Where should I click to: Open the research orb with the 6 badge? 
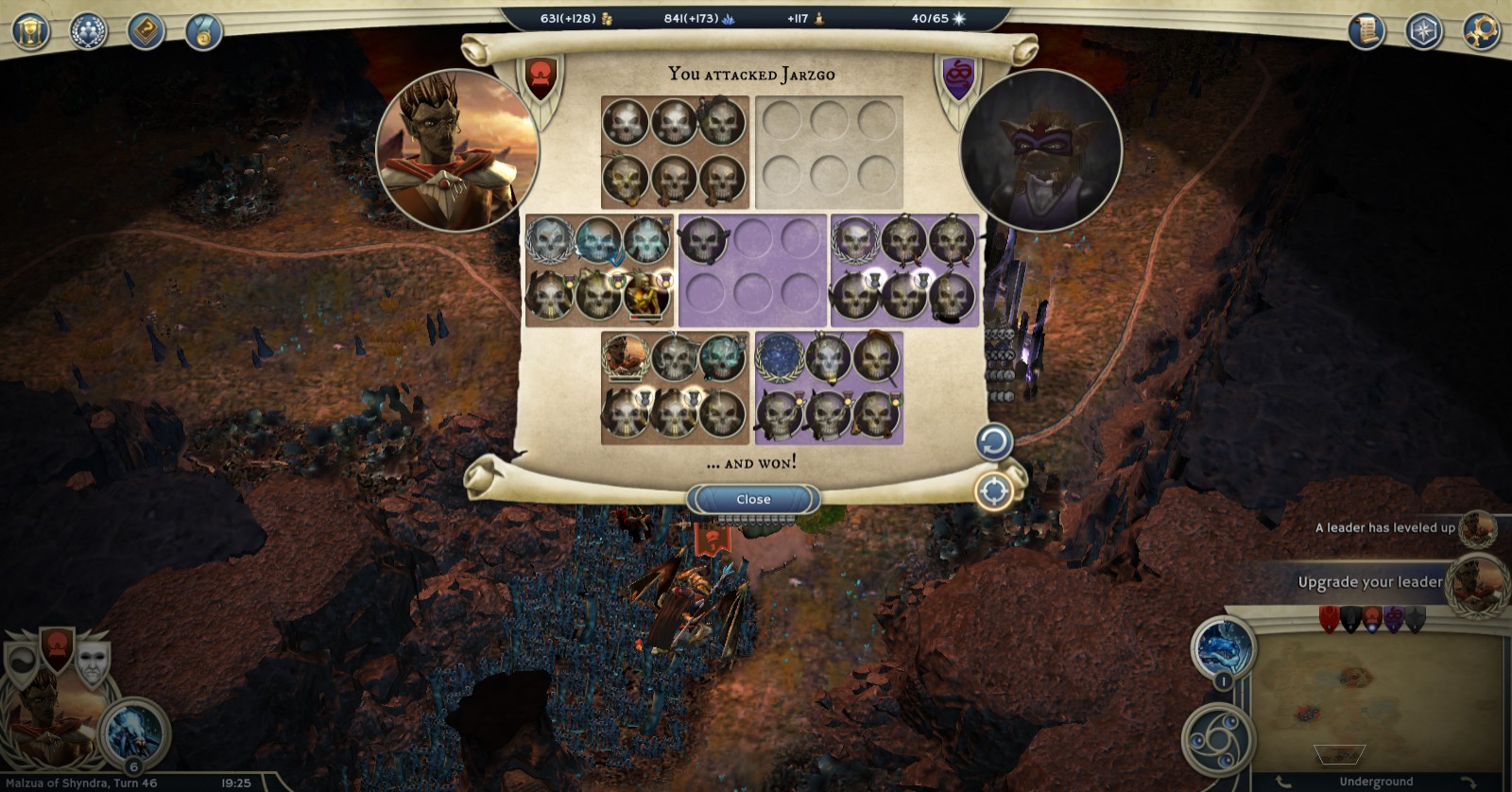[x=134, y=734]
